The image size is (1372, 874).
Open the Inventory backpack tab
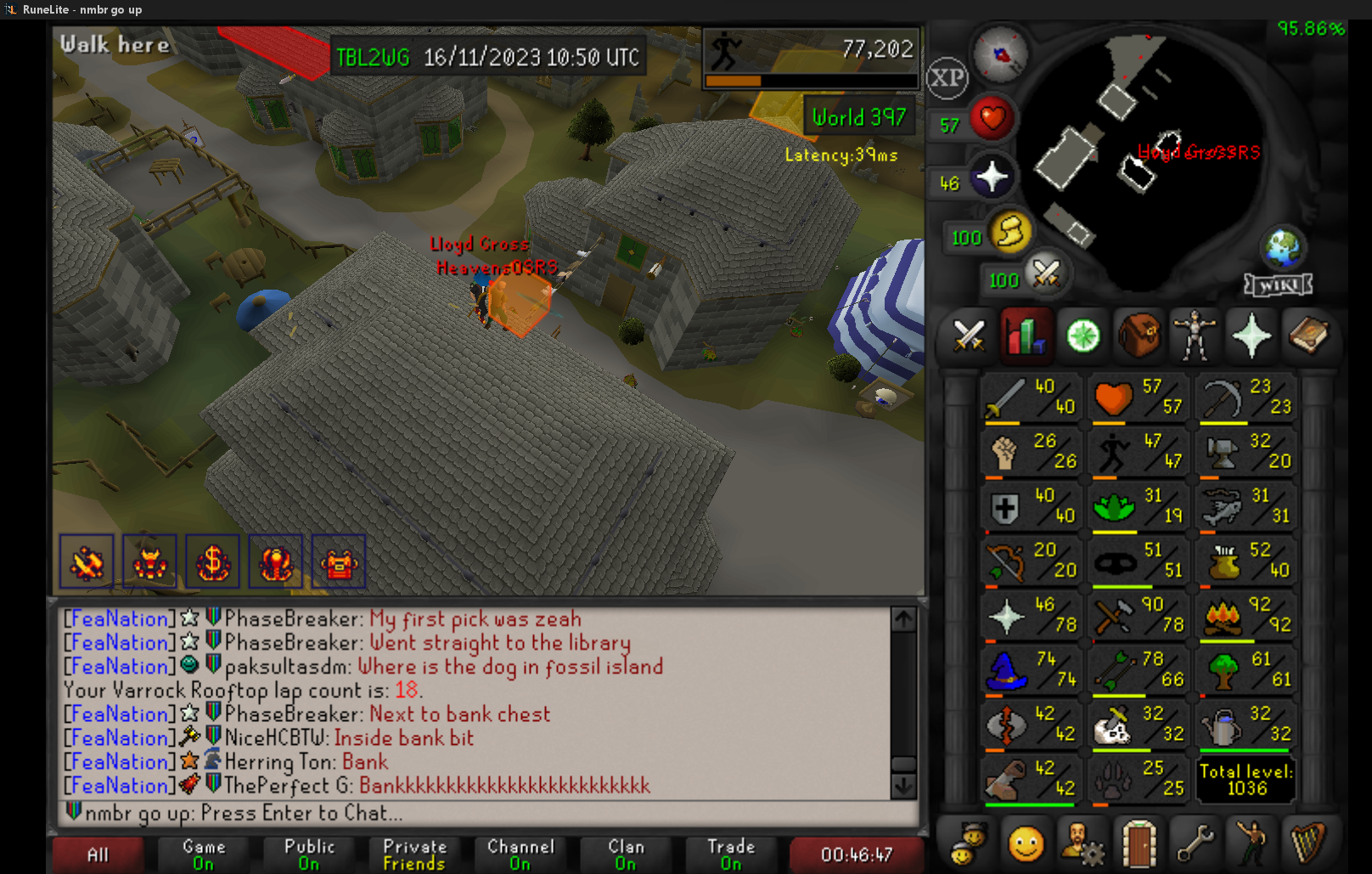(x=1139, y=336)
